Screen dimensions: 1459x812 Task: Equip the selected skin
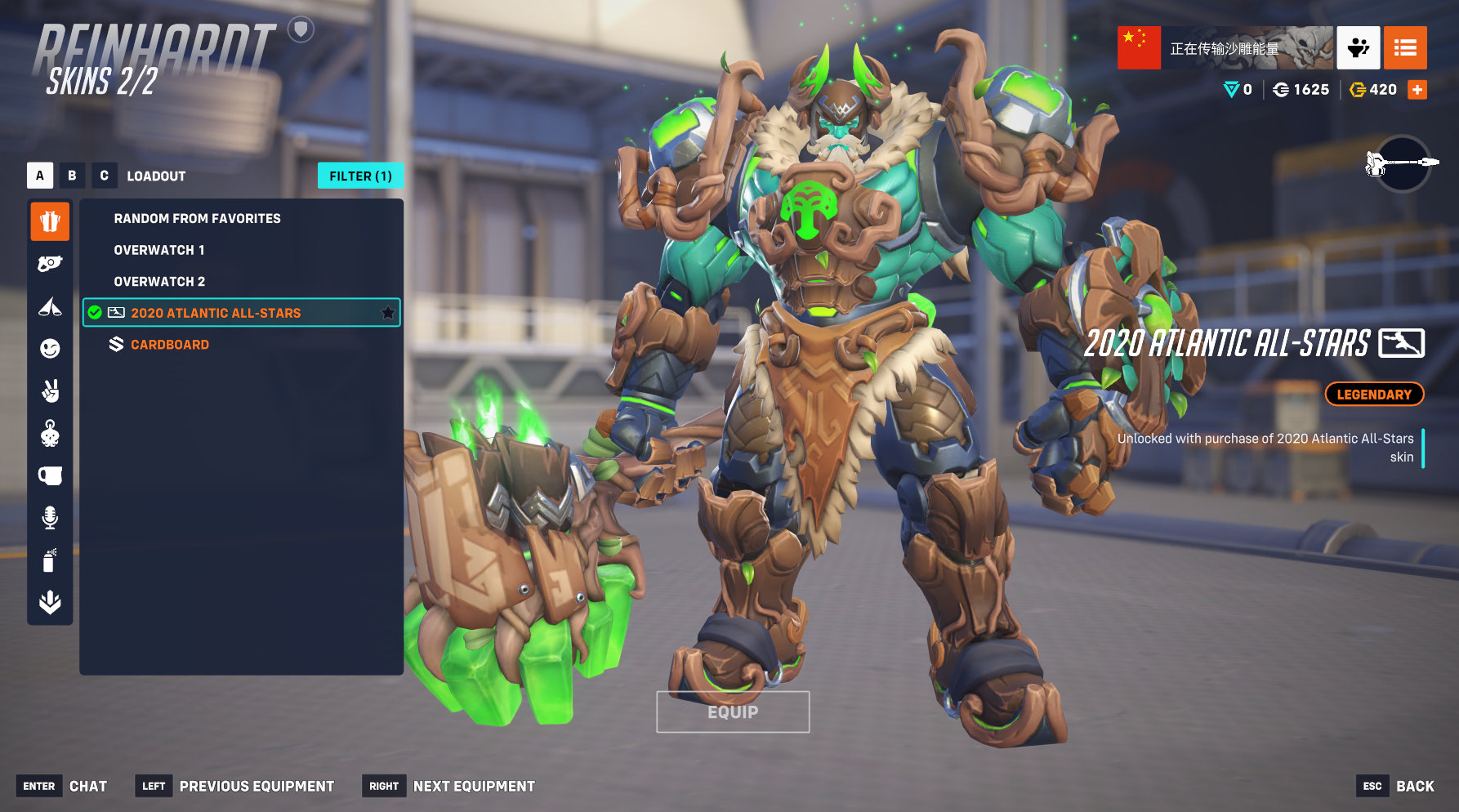(x=733, y=712)
